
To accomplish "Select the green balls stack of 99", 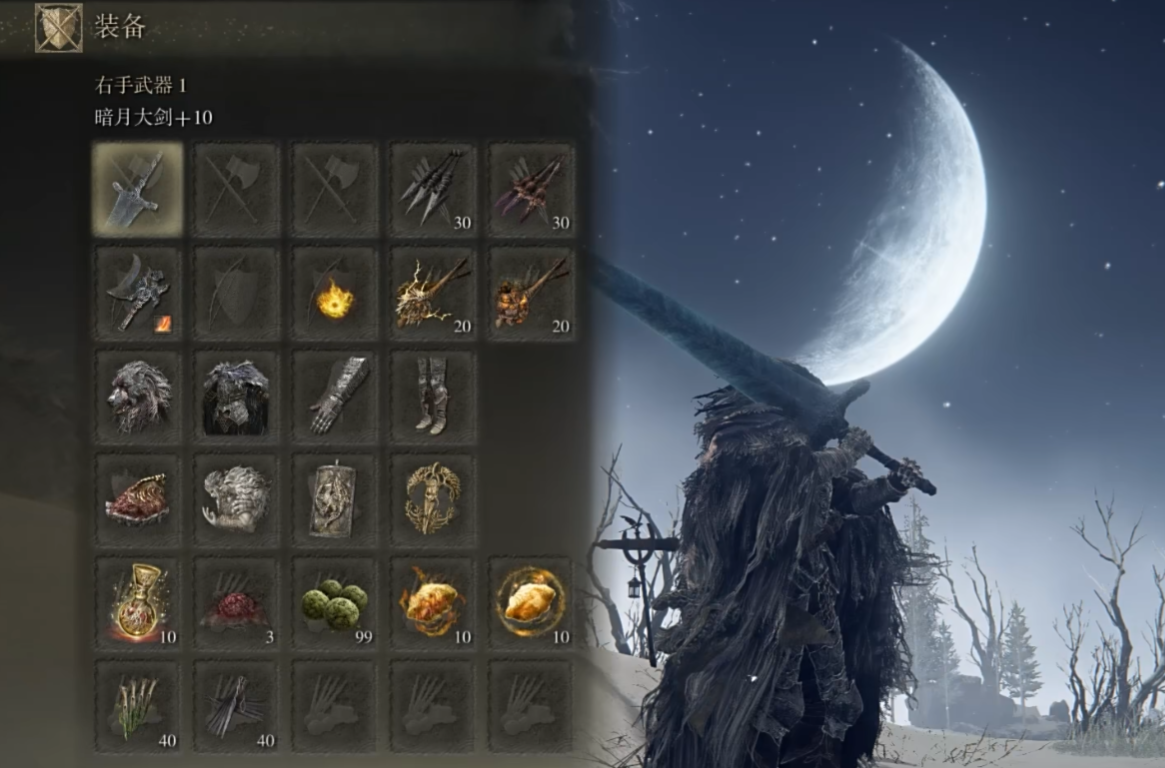I will tap(335, 603).
